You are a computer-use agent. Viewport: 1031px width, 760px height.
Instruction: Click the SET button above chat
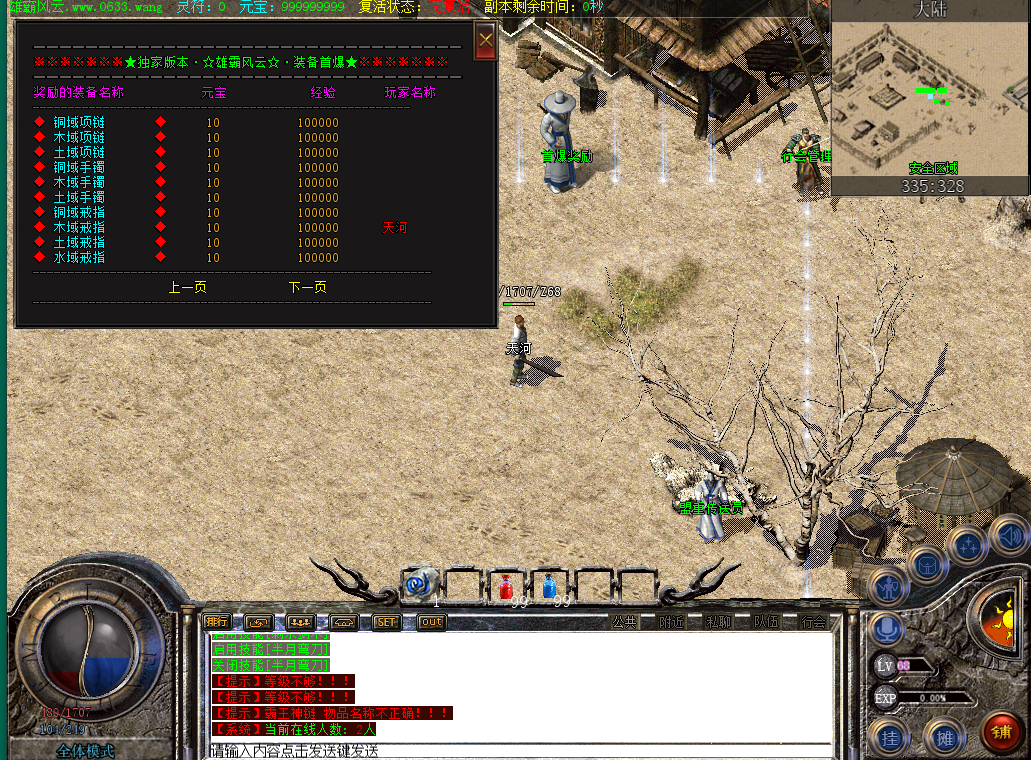coord(386,622)
